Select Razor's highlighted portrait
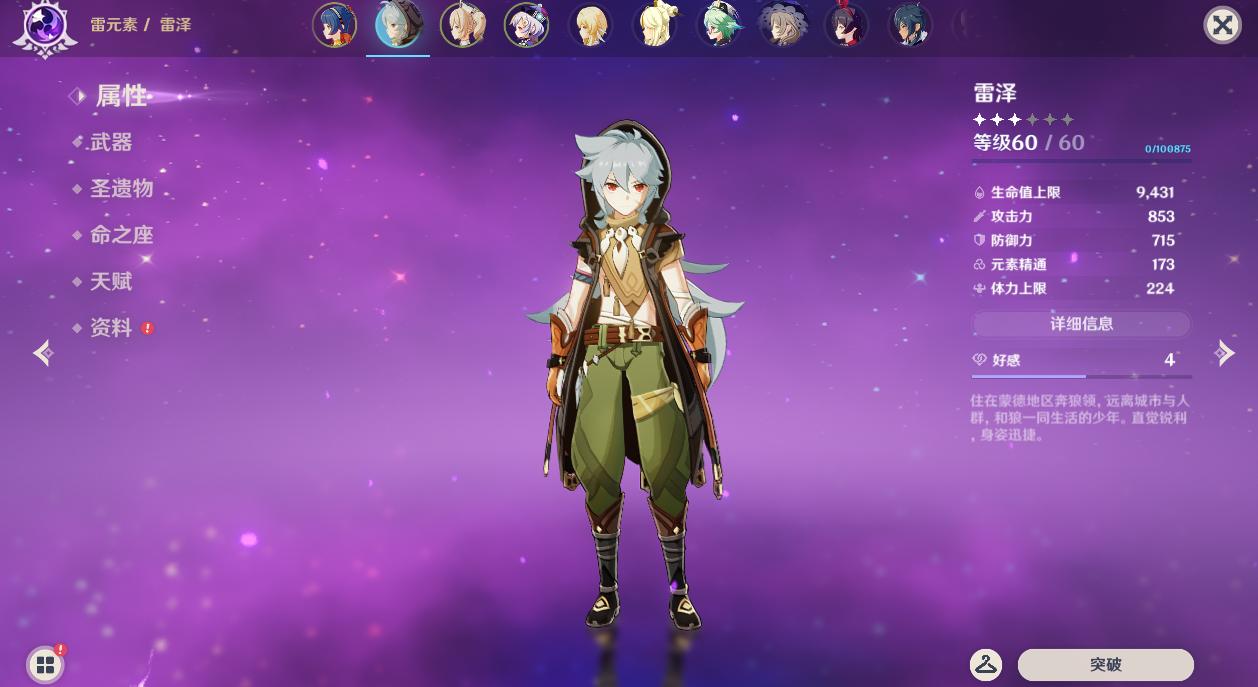Viewport: 1258px width, 687px height. pyautogui.click(x=398, y=25)
